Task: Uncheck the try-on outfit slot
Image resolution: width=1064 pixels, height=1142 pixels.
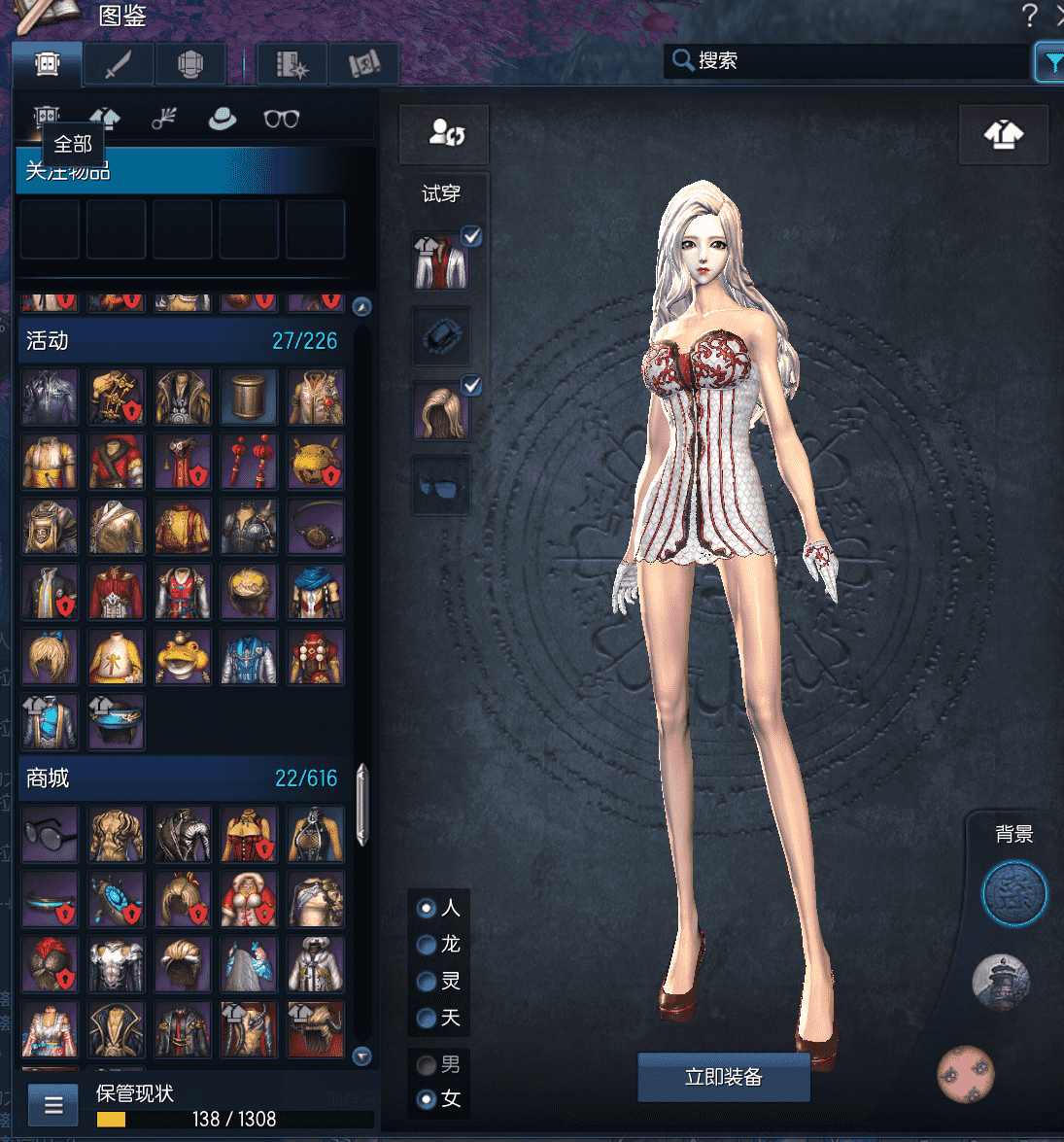Action: click(471, 237)
